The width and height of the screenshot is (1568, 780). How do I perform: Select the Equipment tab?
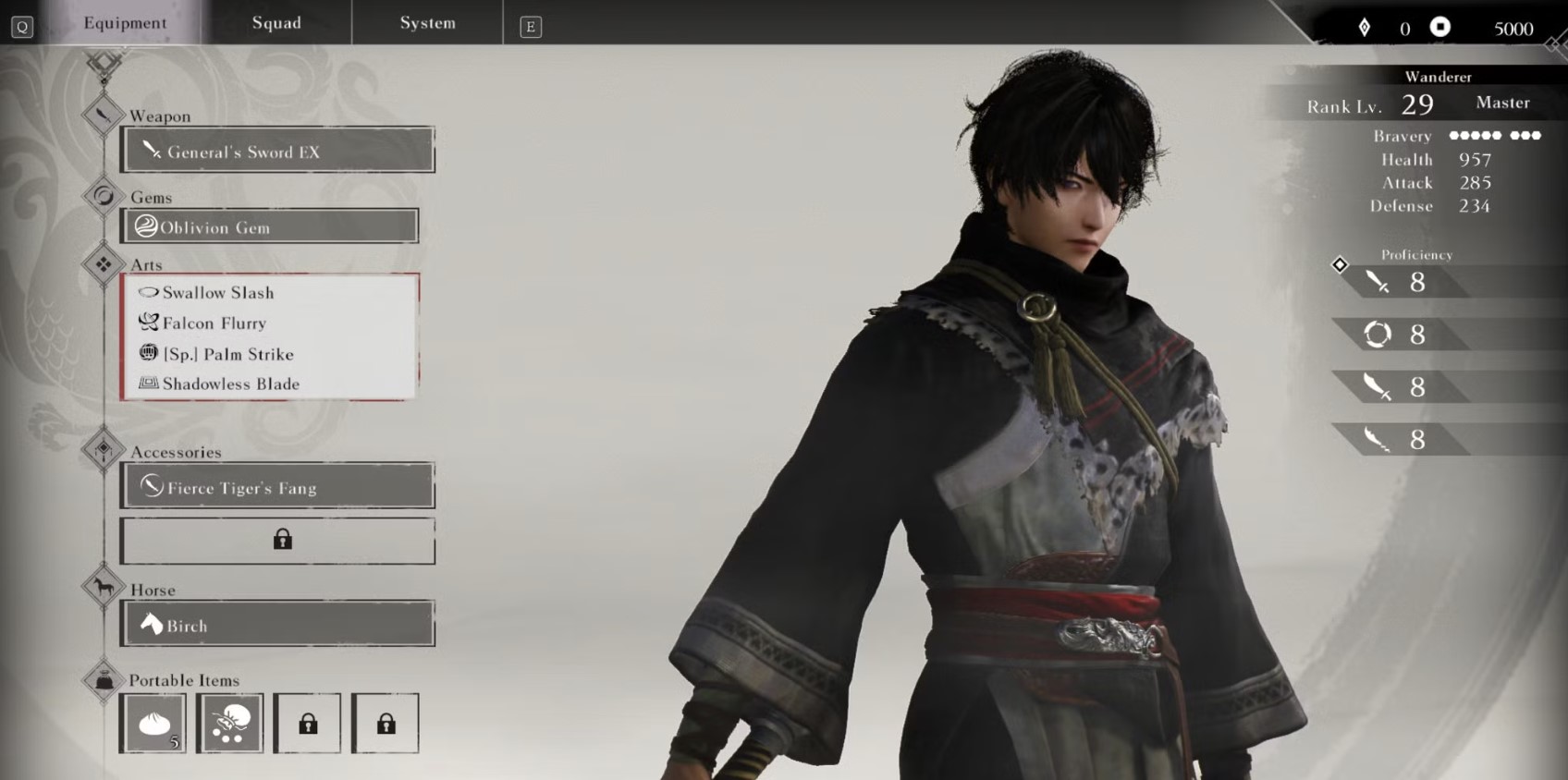click(124, 23)
